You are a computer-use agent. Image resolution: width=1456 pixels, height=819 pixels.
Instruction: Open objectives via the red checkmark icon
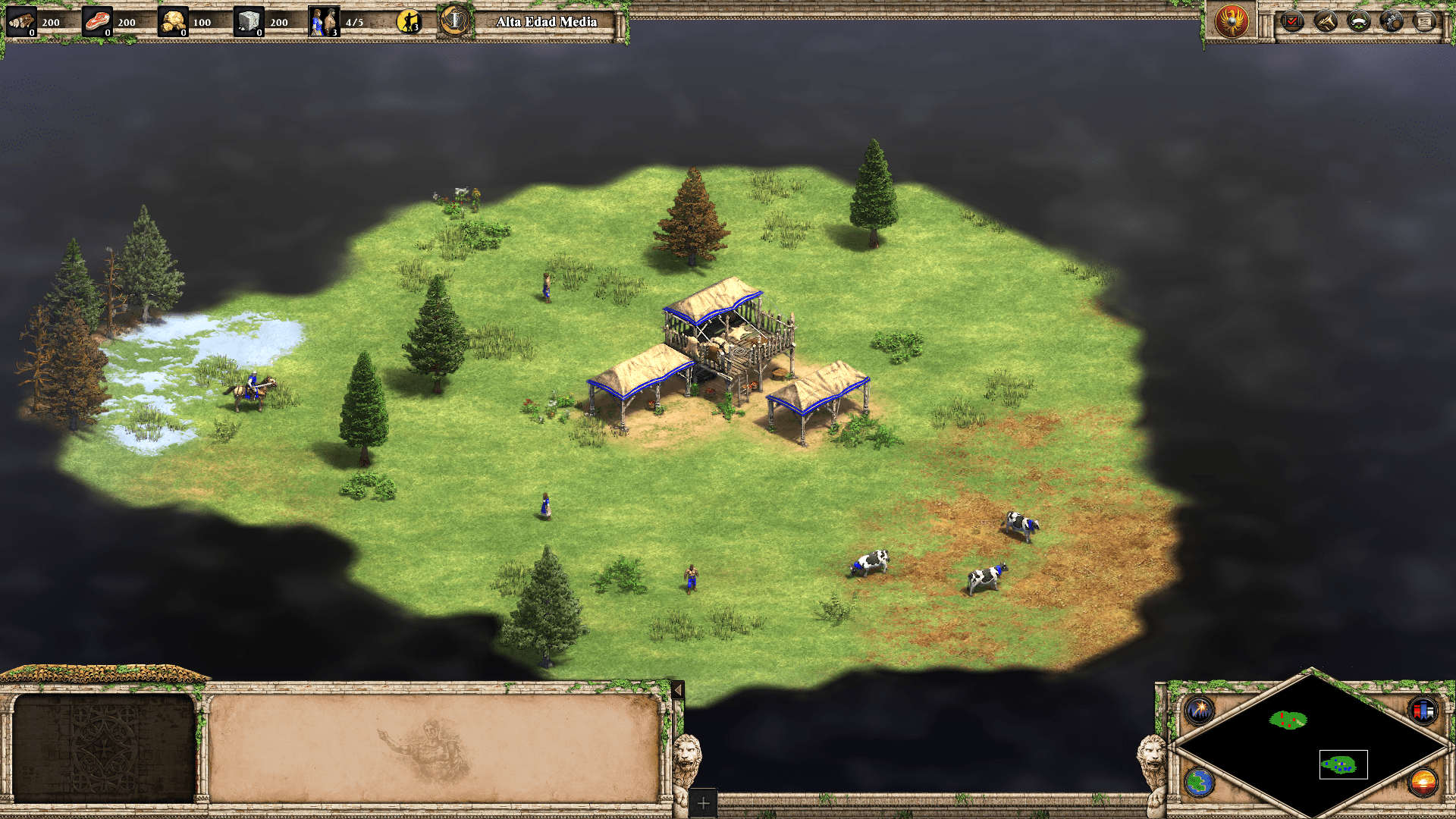(x=1292, y=21)
